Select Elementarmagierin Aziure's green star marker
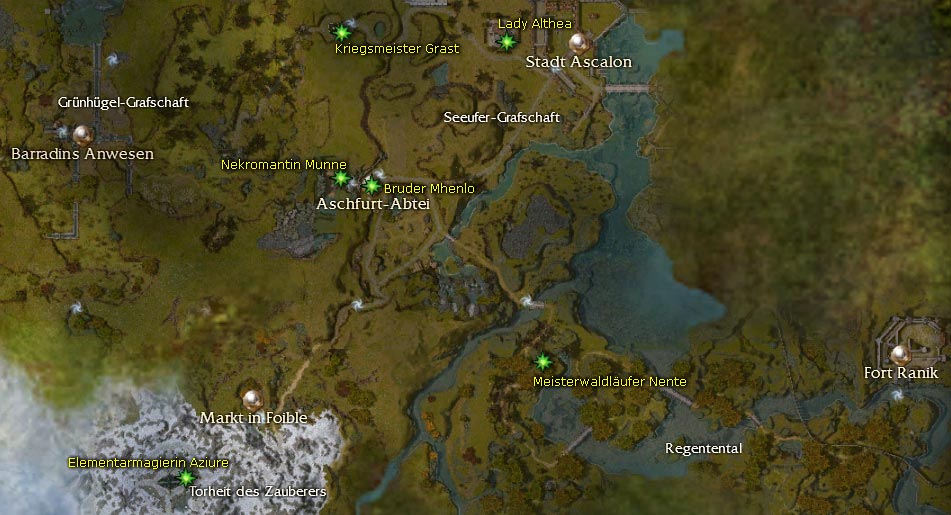Viewport: 951px width, 515px height. pyautogui.click(x=185, y=478)
